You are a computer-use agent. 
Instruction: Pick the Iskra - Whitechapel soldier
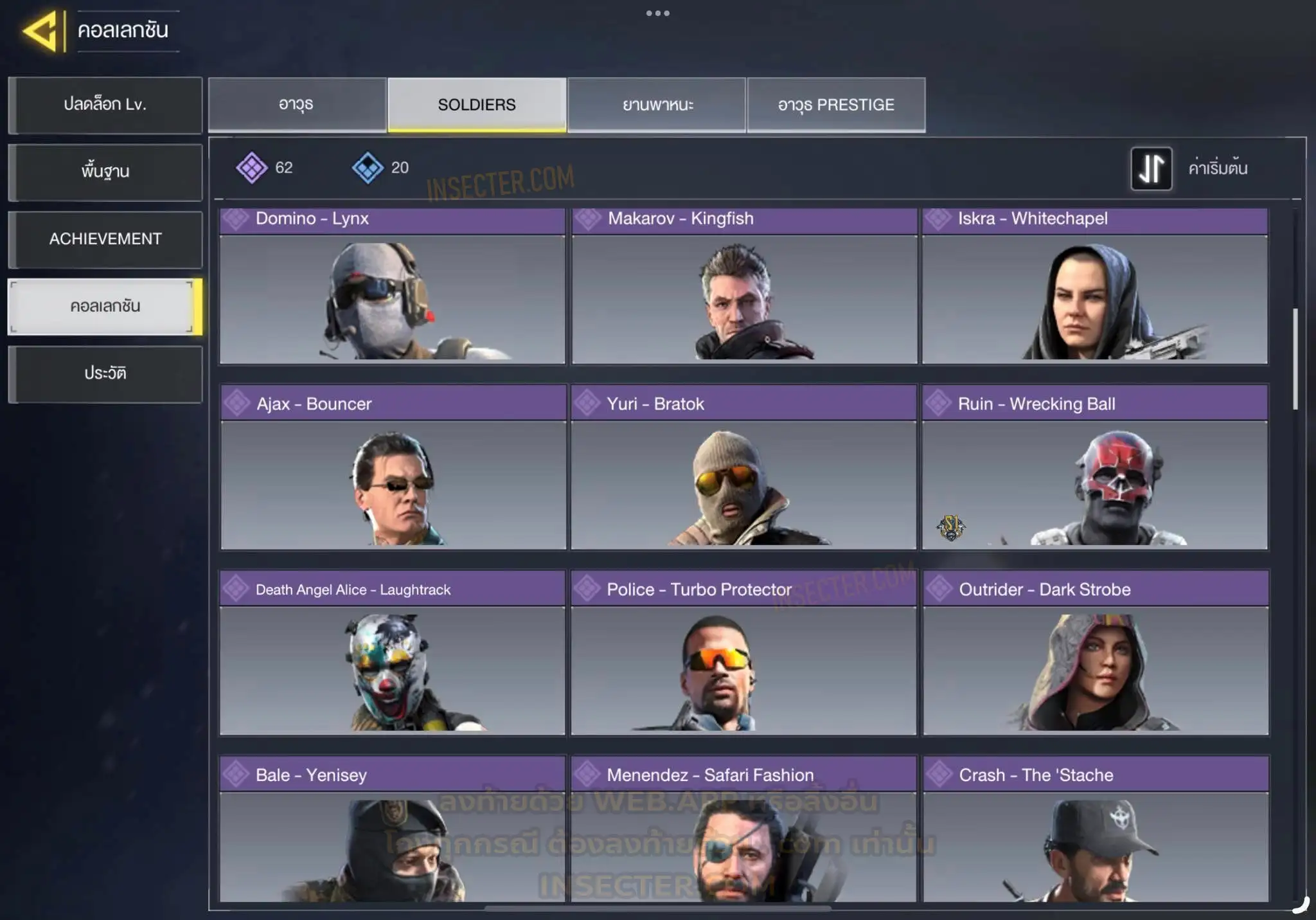[1095, 287]
